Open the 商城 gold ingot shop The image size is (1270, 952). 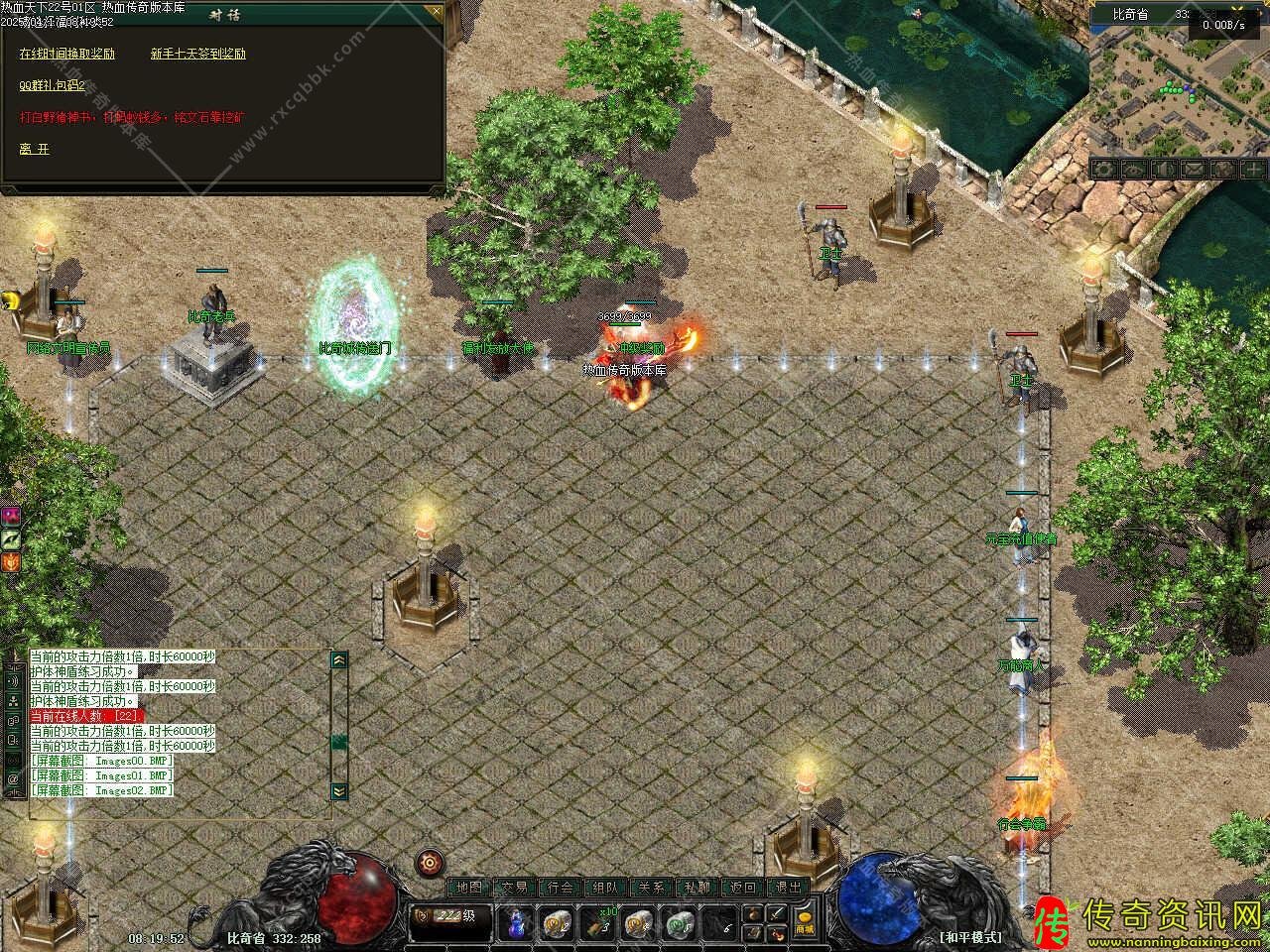click(805, 920)
